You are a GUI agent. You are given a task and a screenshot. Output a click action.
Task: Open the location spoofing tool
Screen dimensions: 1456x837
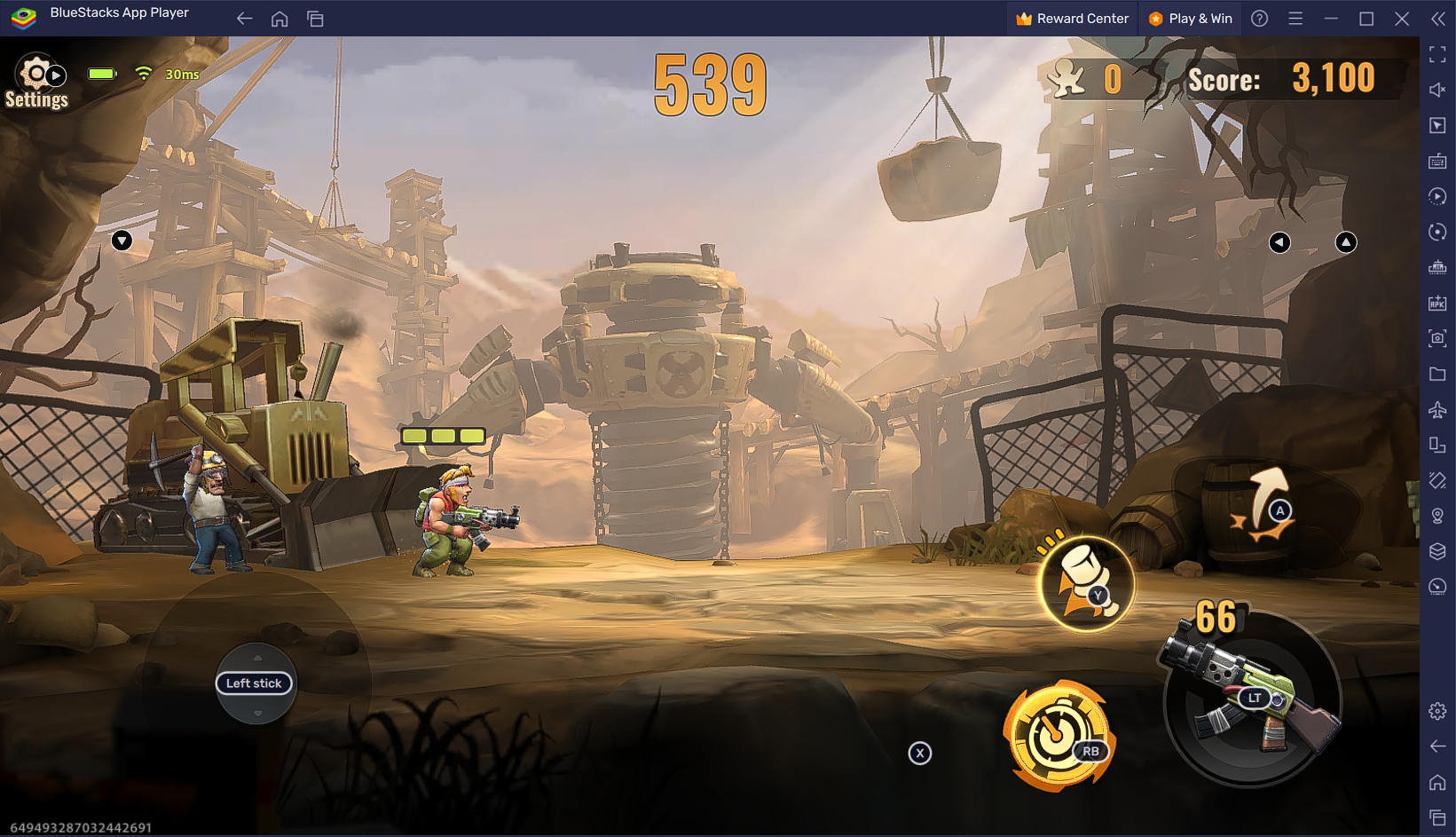tap(1437, 516)
